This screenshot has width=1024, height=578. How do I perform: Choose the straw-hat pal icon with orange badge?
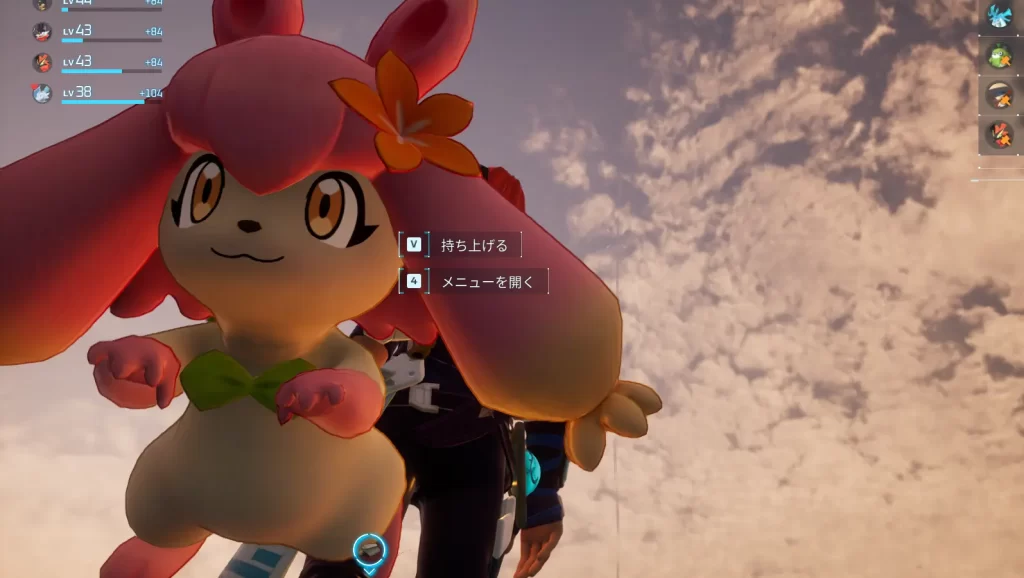point(999,95)
